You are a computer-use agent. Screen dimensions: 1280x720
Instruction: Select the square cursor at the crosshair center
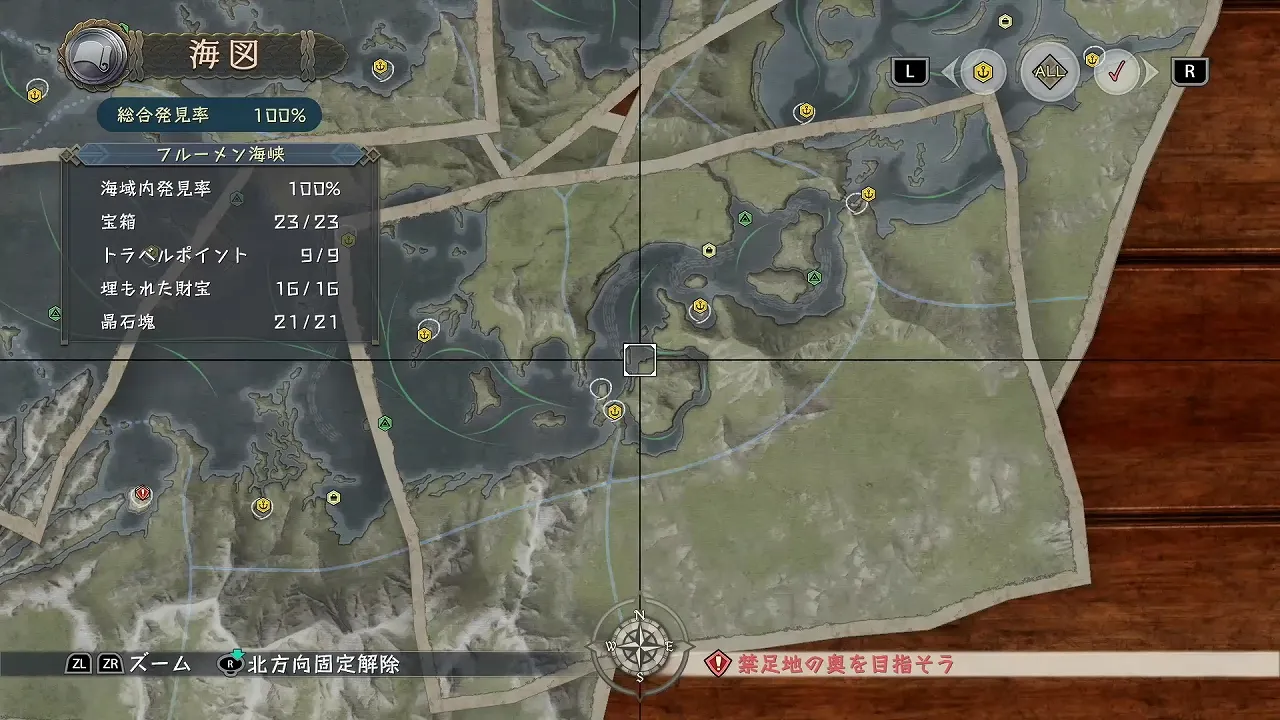[640, 360]
